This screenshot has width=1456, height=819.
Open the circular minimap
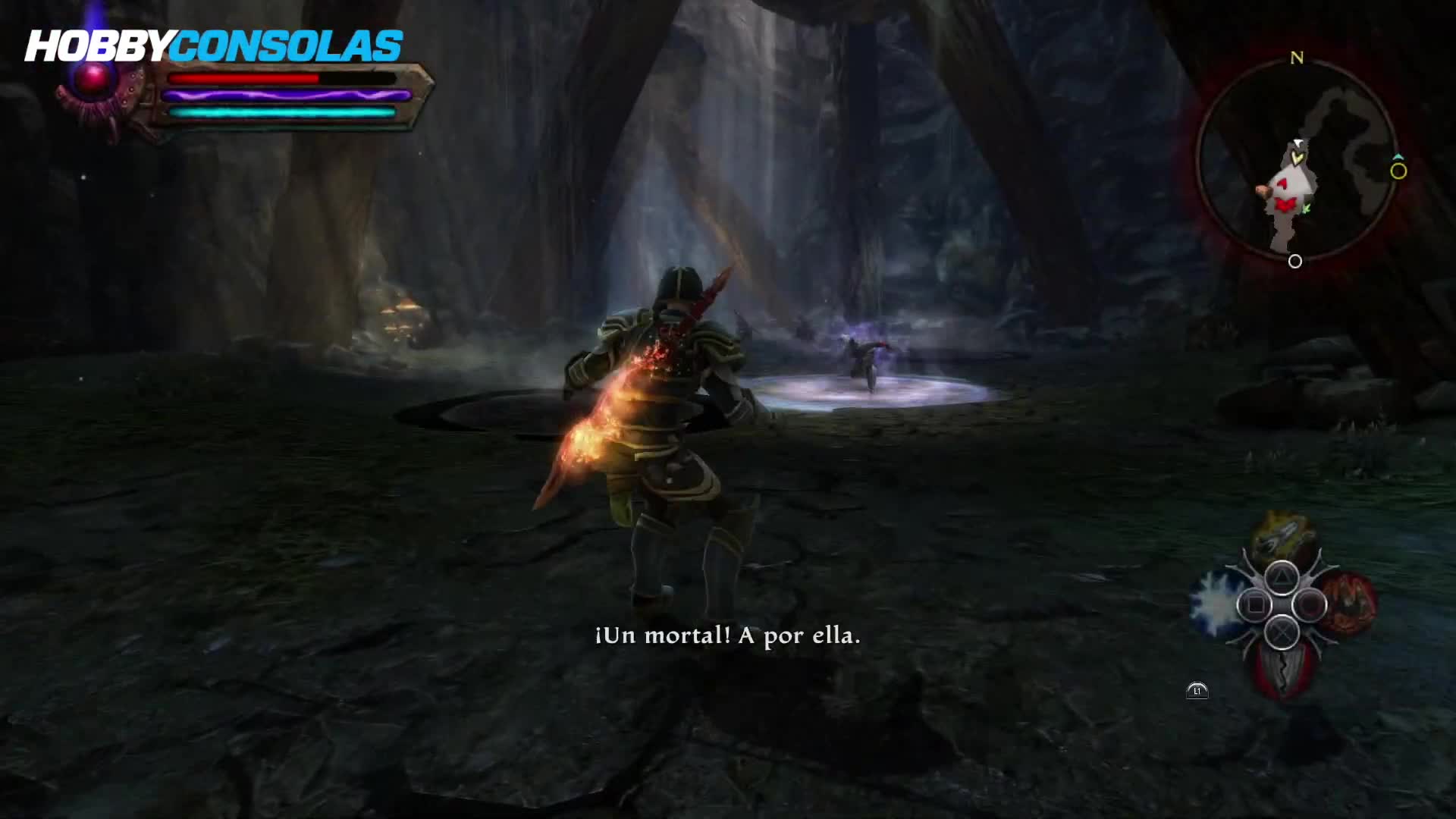1296,161
